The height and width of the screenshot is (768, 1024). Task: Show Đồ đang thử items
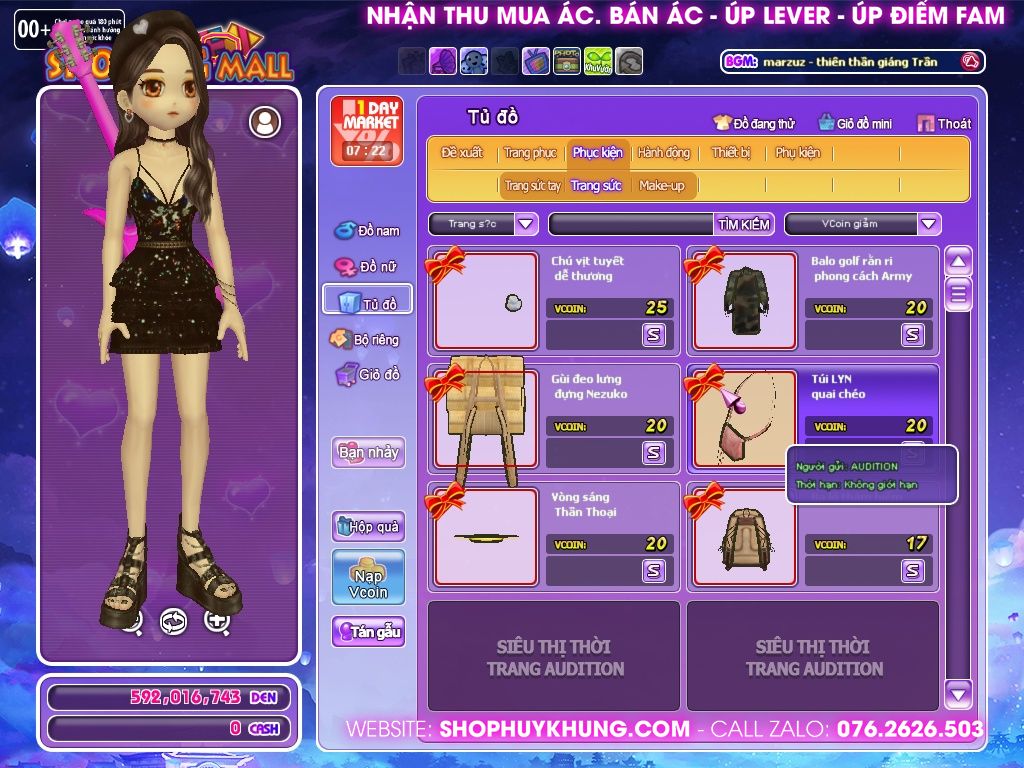pos(754,124)
